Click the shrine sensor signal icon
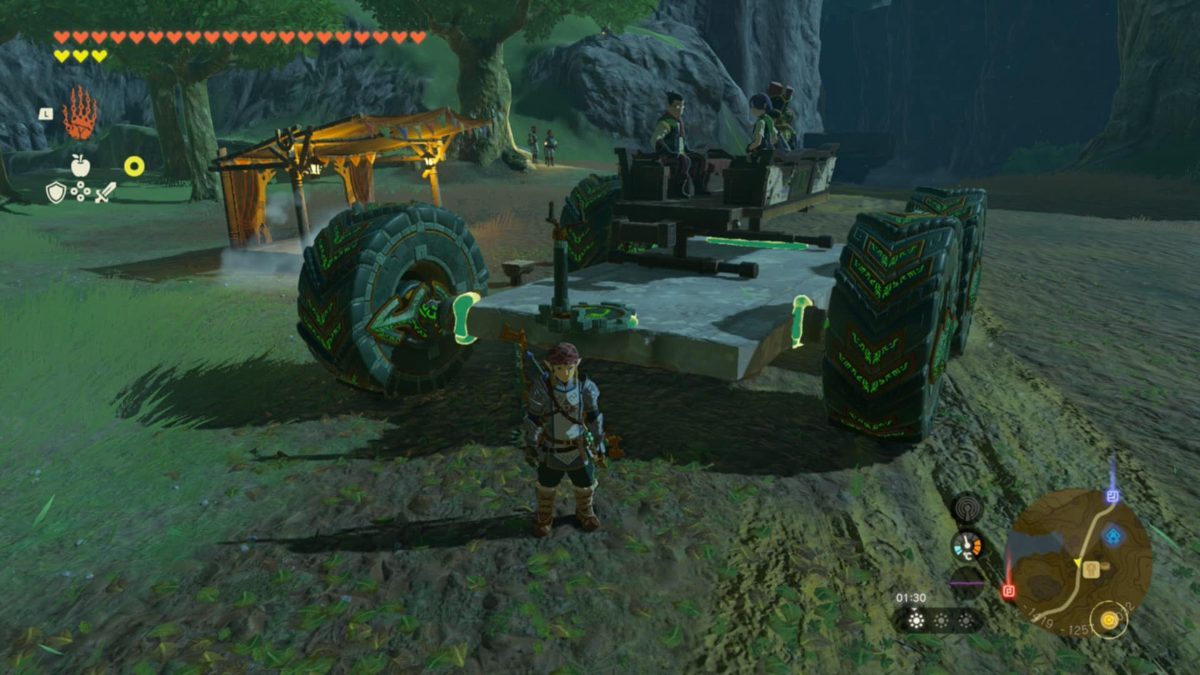Image resolution: width=1200 pixels, height=675 pixels. pyautogui.click(x=966, y=508)
